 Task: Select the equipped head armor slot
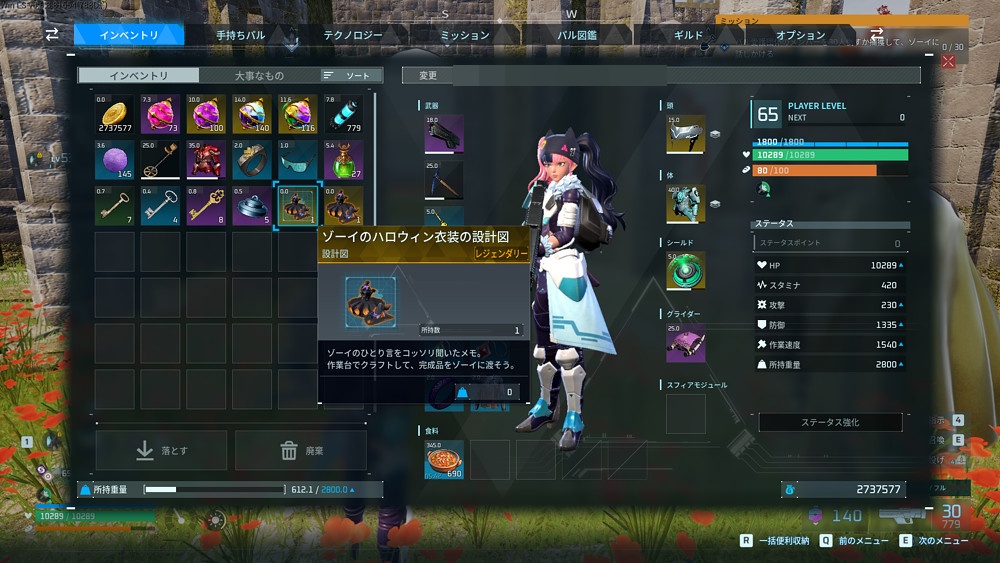(686, 135)
